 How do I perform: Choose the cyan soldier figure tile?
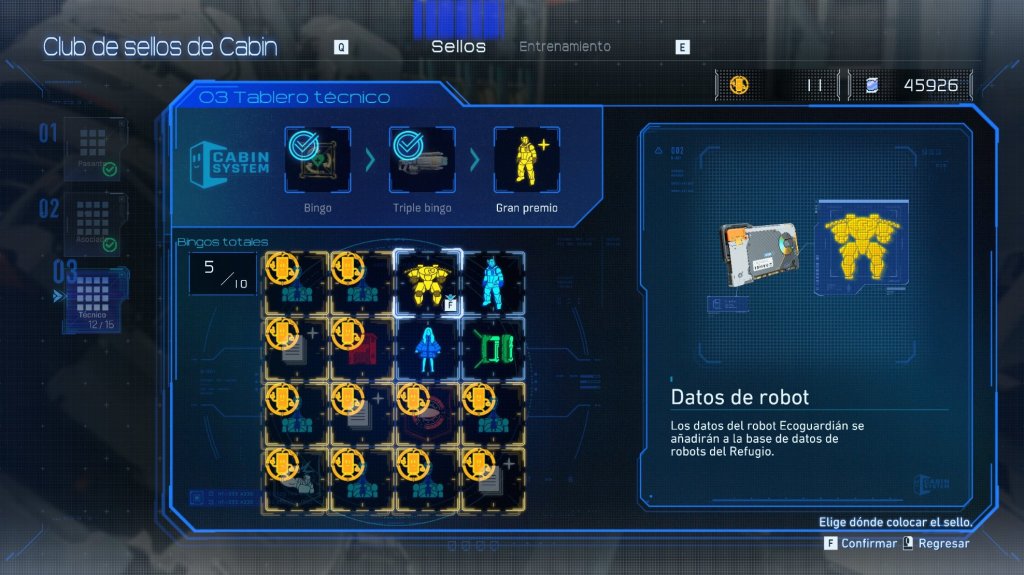point(493,282)
